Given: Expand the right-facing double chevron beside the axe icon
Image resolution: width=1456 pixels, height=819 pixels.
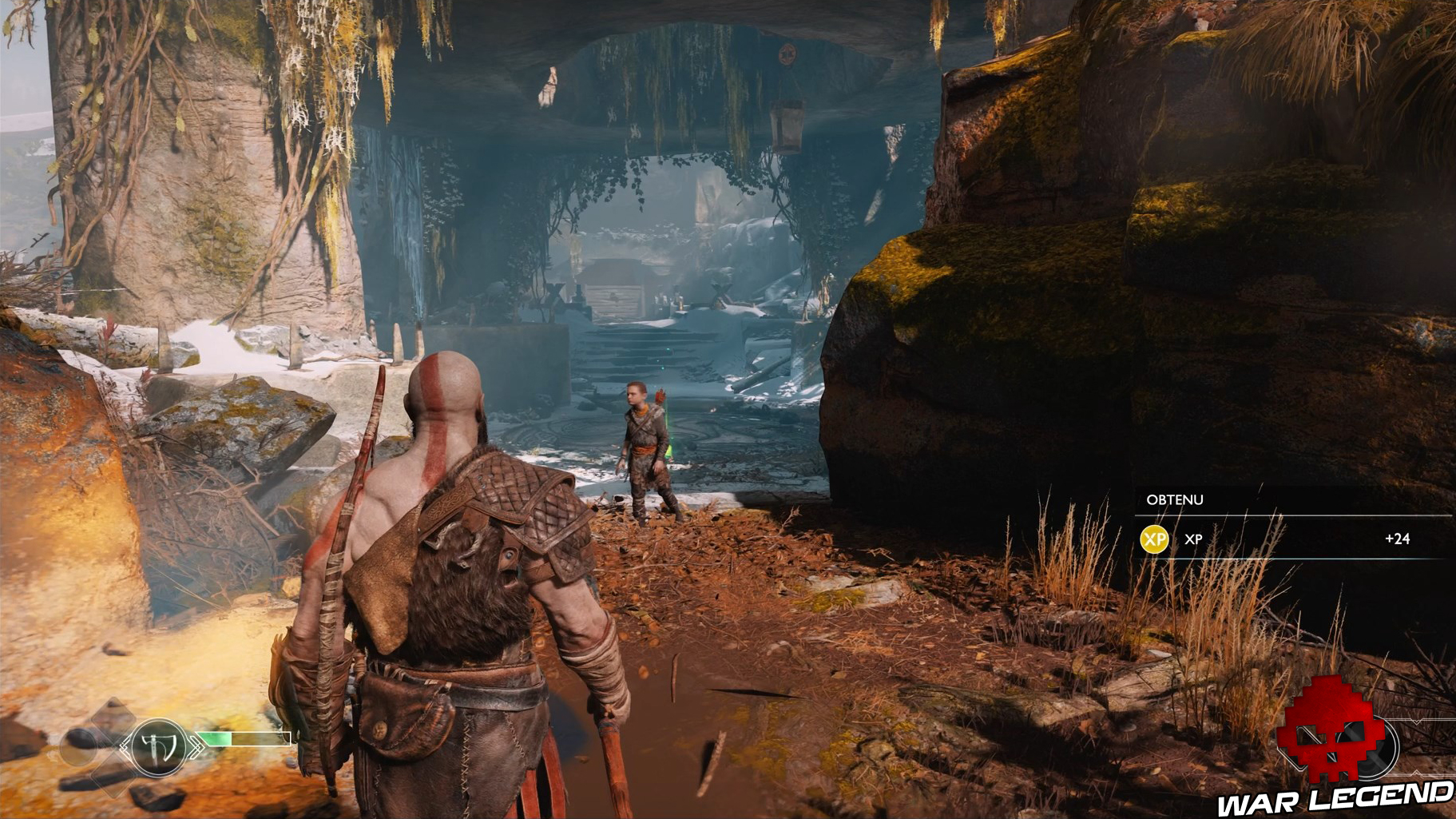Looking at the screenshot, I should coord(197,746).
